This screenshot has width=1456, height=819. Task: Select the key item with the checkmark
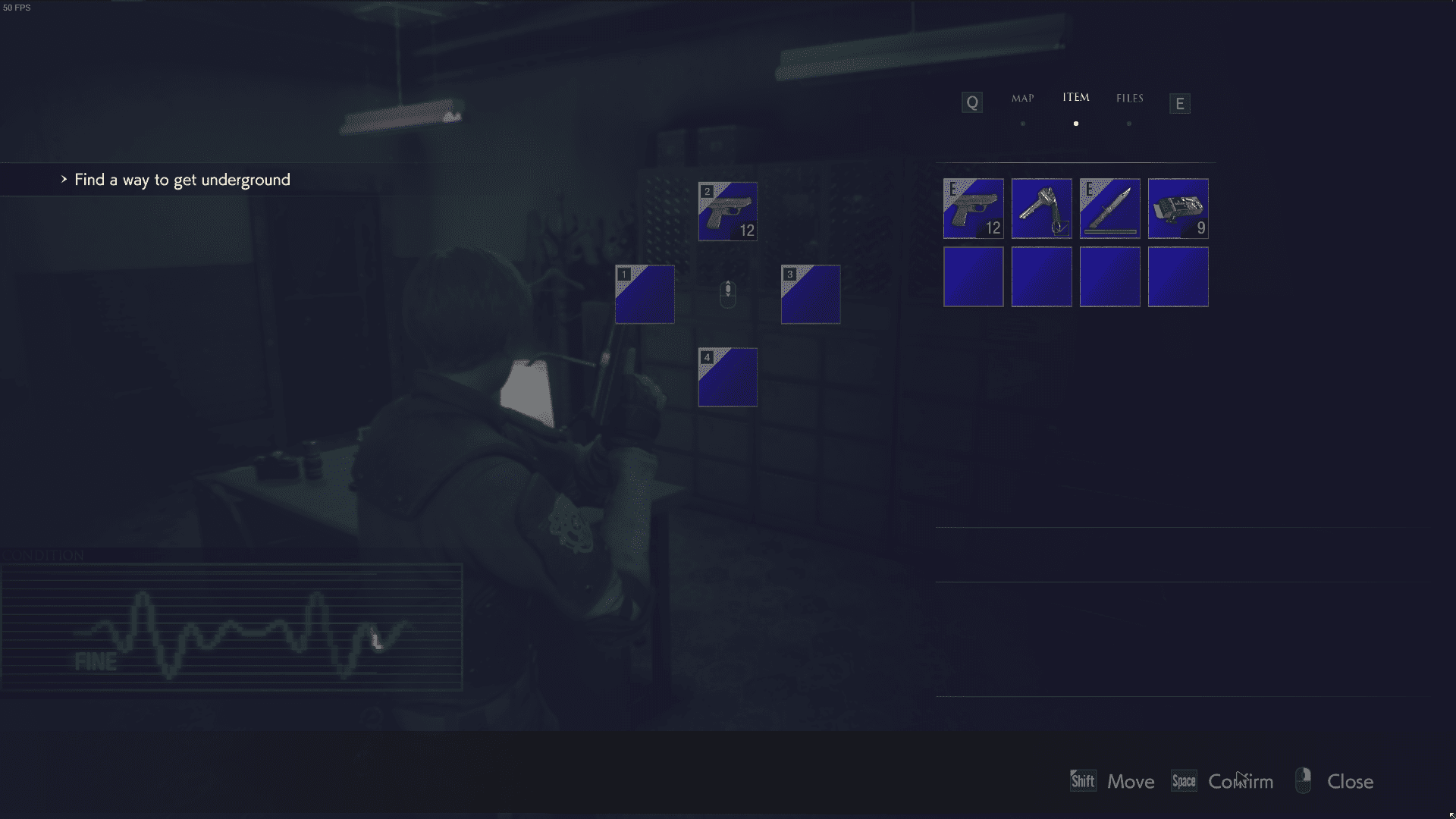pos(1041,209)
